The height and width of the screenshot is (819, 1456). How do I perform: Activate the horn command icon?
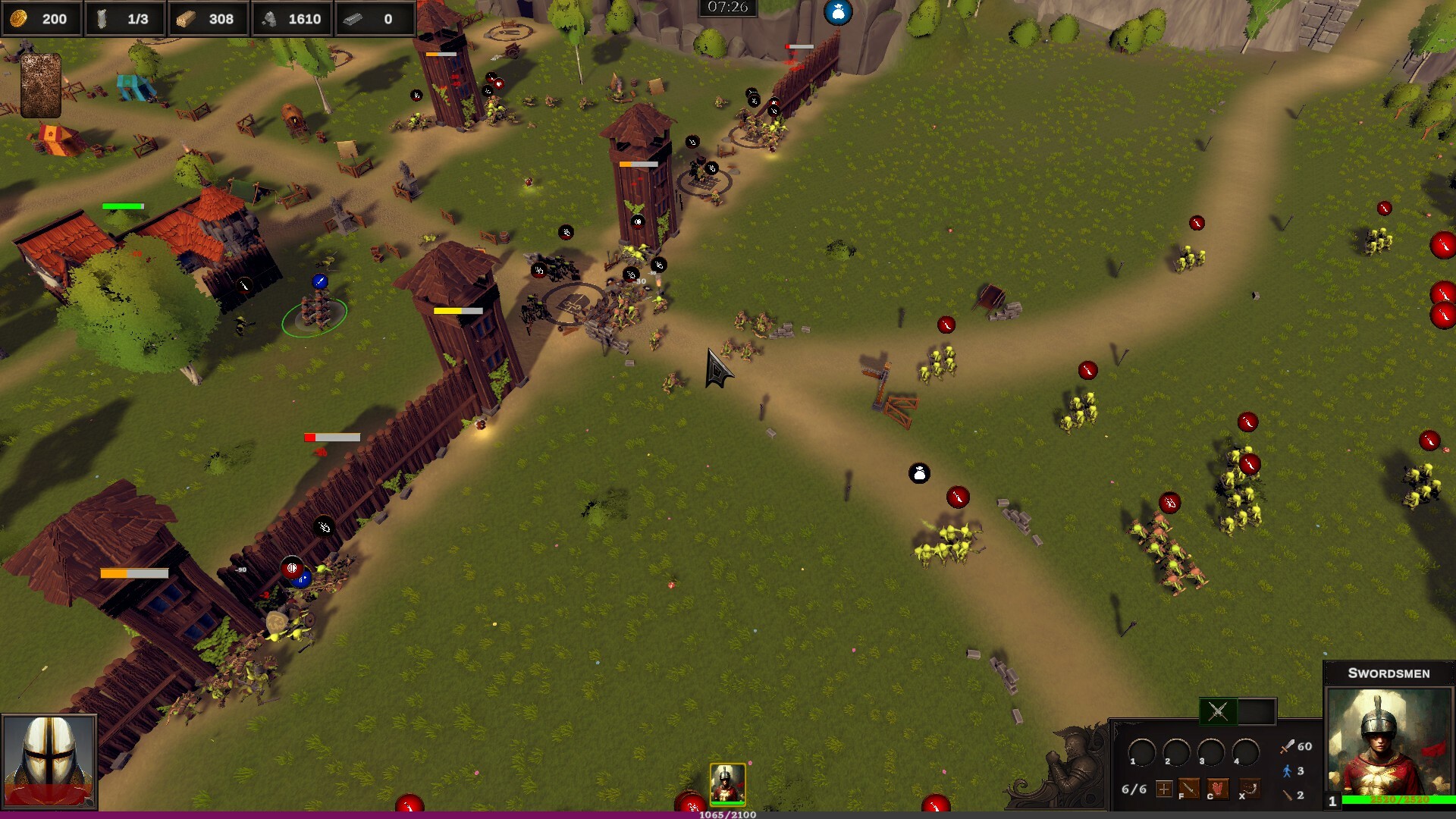click(1250, 789)
